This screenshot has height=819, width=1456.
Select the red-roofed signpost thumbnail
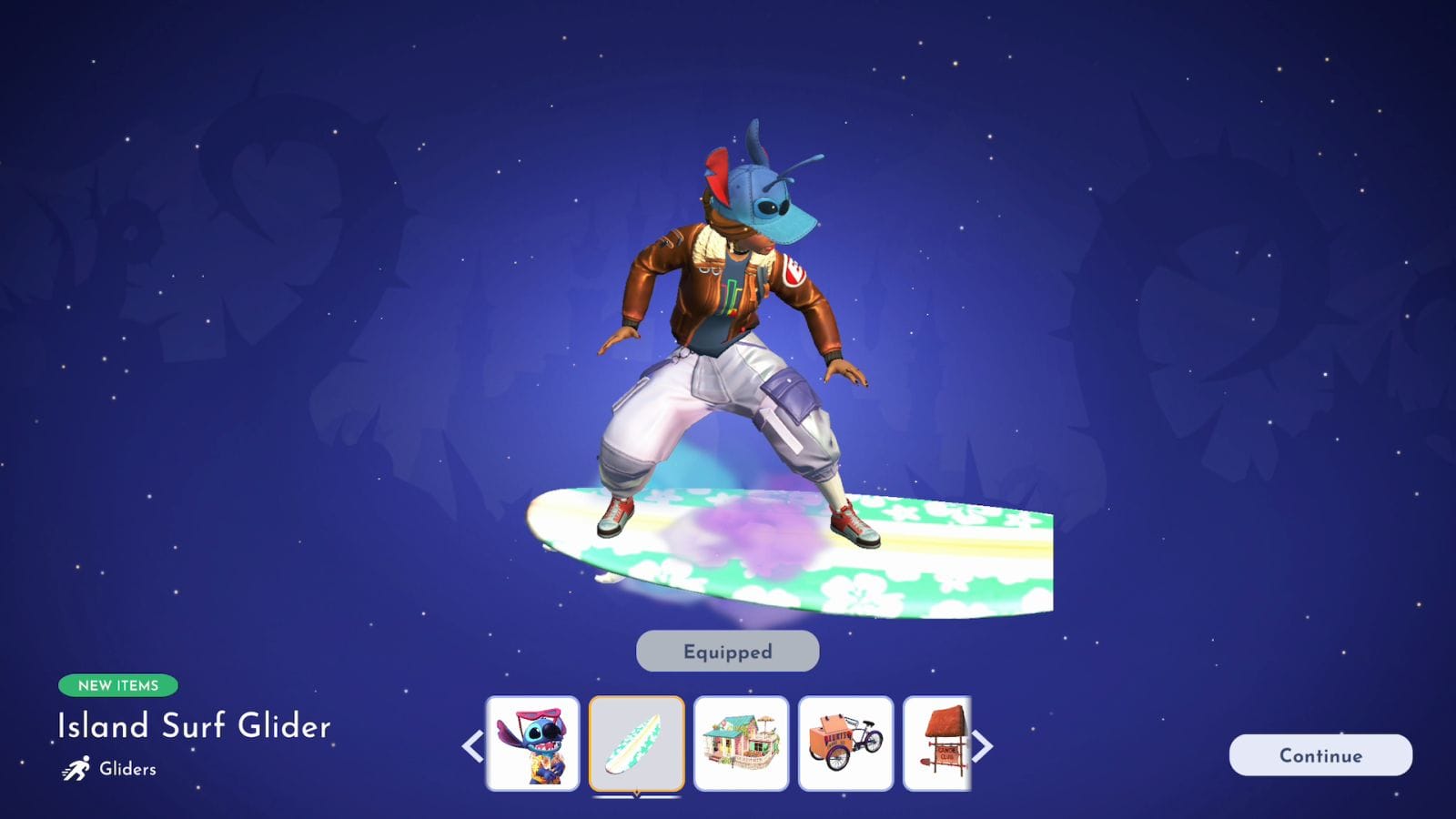click(937, 743)
